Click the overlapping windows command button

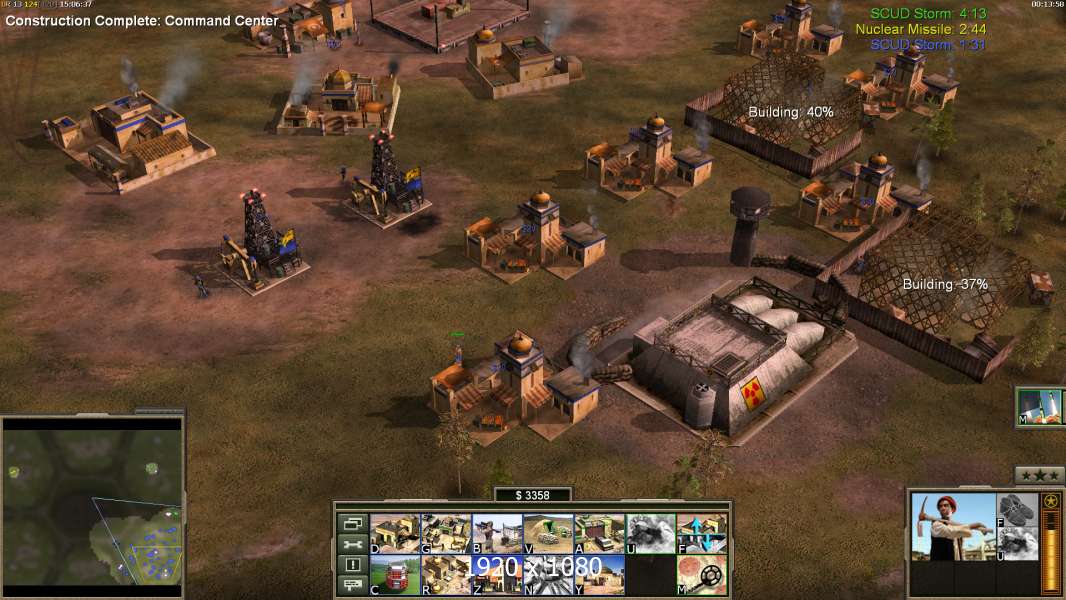(352, 523)
